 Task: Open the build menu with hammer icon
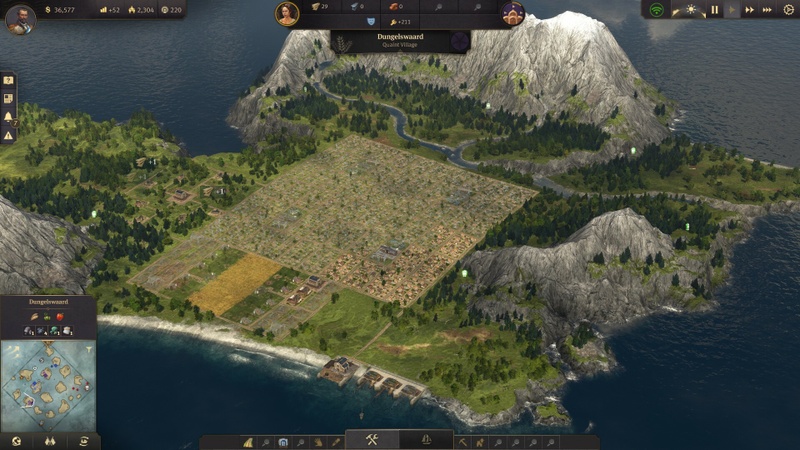coord(371,441)
